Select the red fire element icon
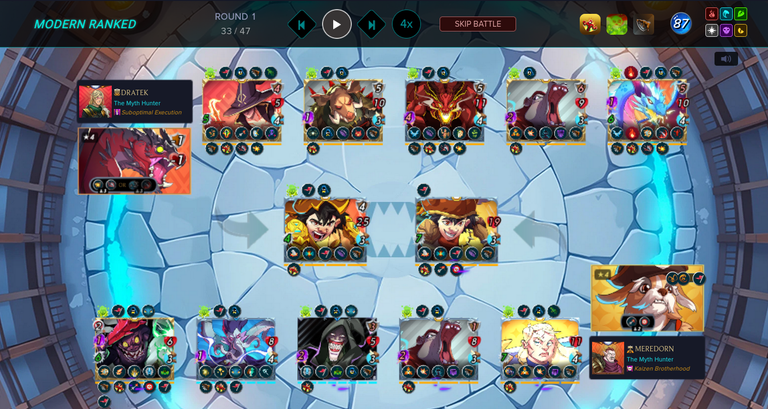The width and height of the screenshot is (768, 409). 712,15
